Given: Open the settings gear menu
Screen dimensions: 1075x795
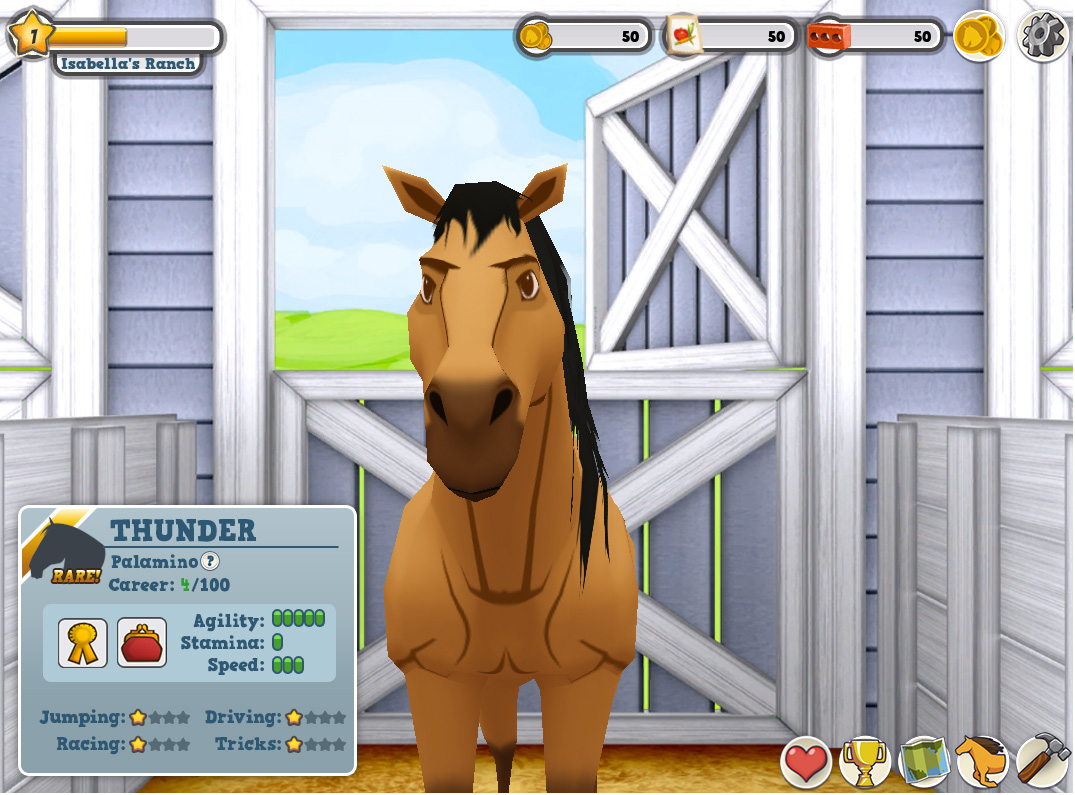Looking at the screenshot, I should pyautogui.click(x=1043, y=37).
